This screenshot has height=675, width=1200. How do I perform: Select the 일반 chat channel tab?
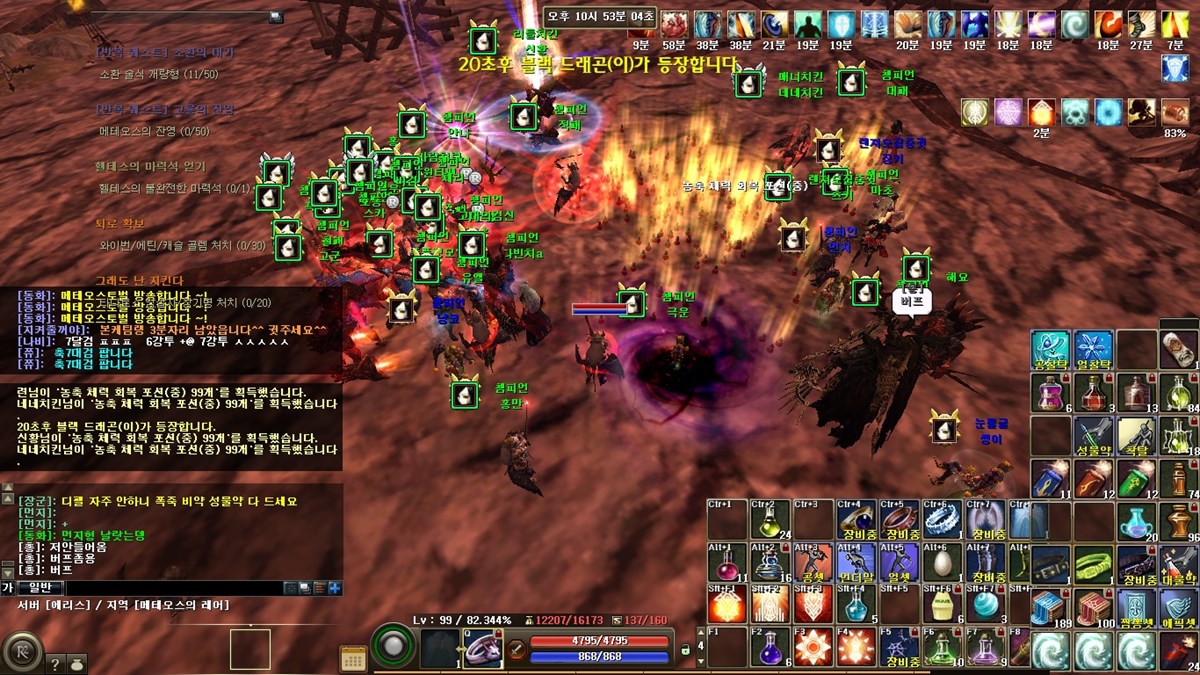coord(40,588)
